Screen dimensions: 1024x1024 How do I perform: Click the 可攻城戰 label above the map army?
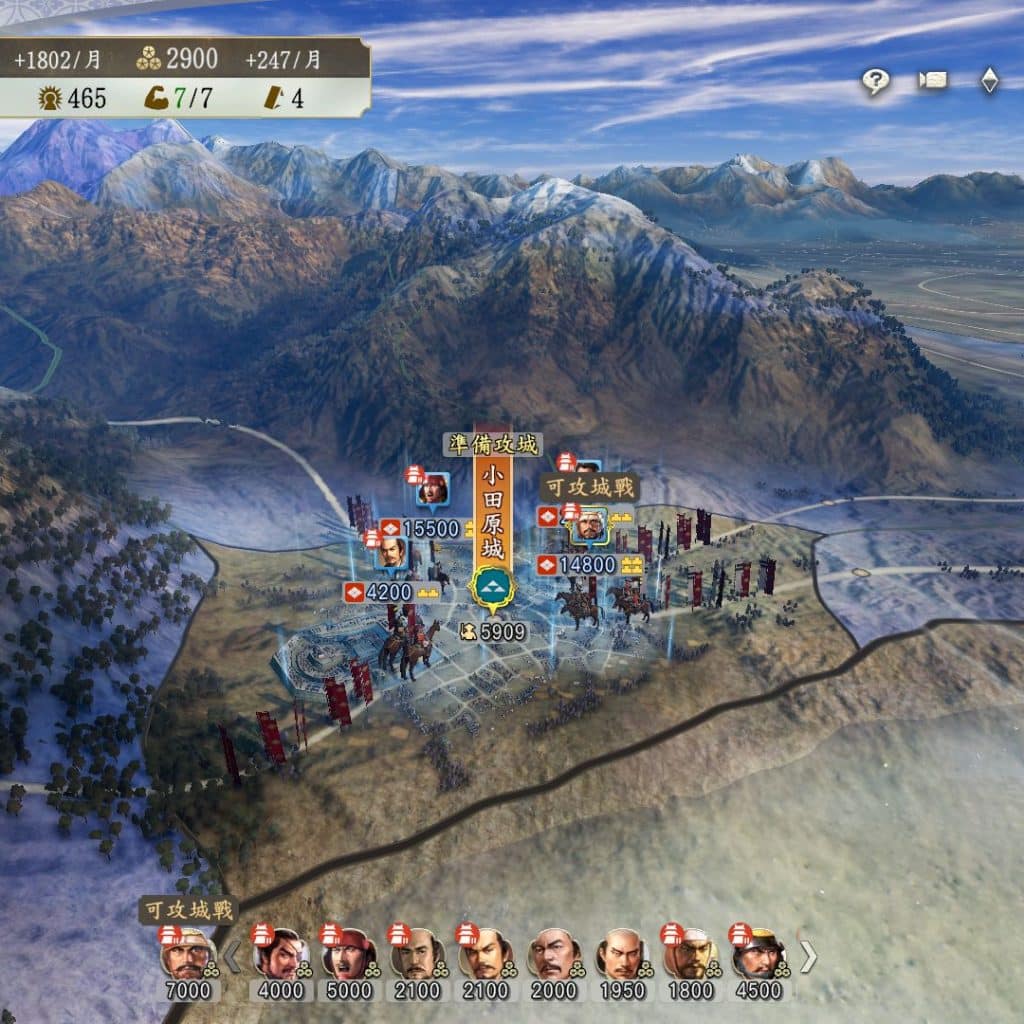(589, 488)
